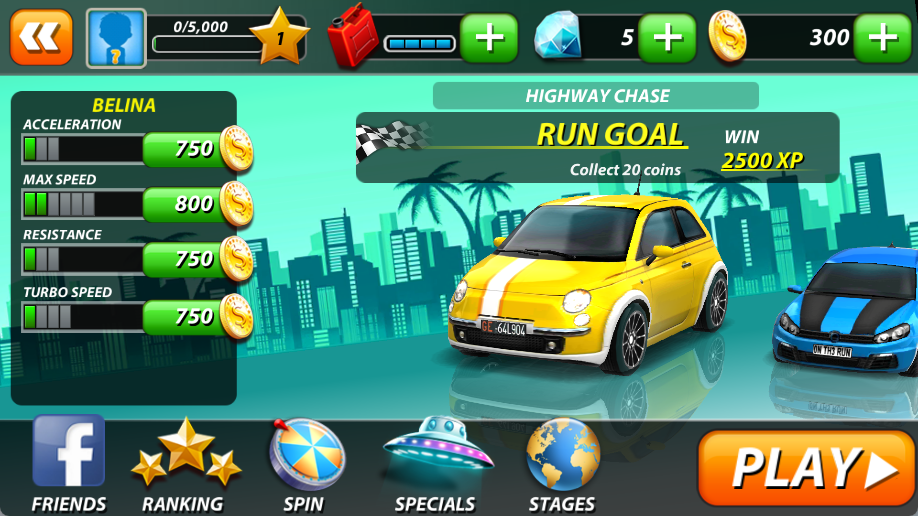
Task: Upgrade Turbo Speed for 750 coins
Action: pos(197,317)
